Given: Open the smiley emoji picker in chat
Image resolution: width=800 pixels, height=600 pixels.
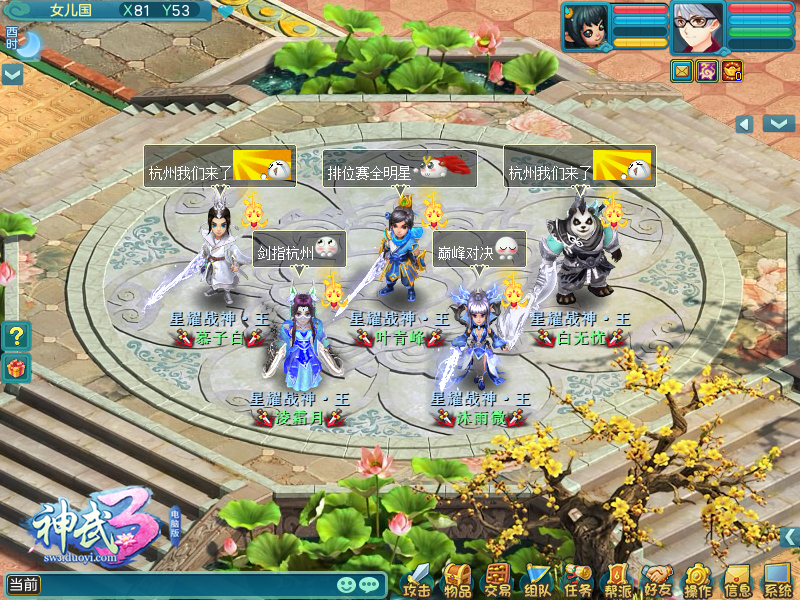Looking at the screenshot, I should pyautogui.click(x=347, y=584).
